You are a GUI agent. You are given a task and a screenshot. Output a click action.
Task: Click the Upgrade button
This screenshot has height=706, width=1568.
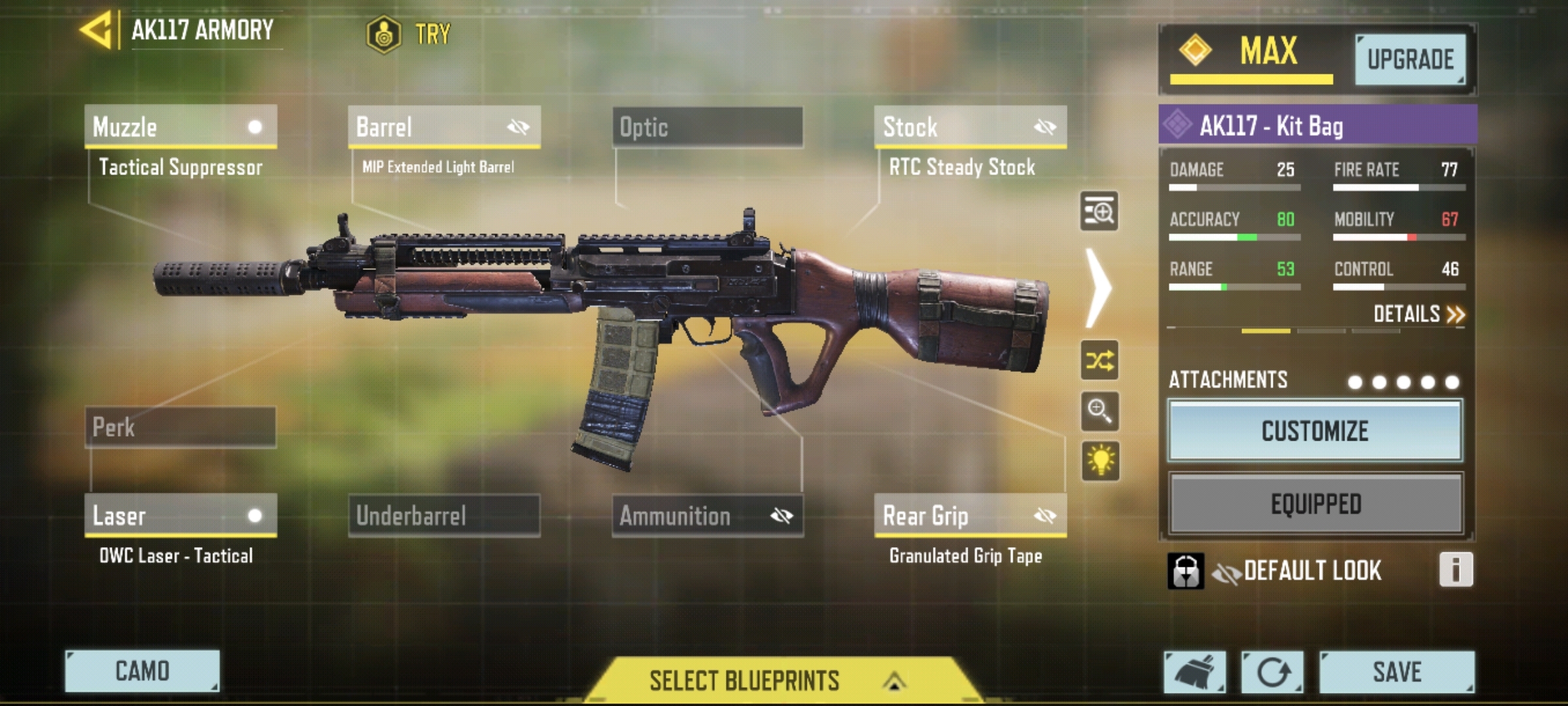coord(1411,59)
